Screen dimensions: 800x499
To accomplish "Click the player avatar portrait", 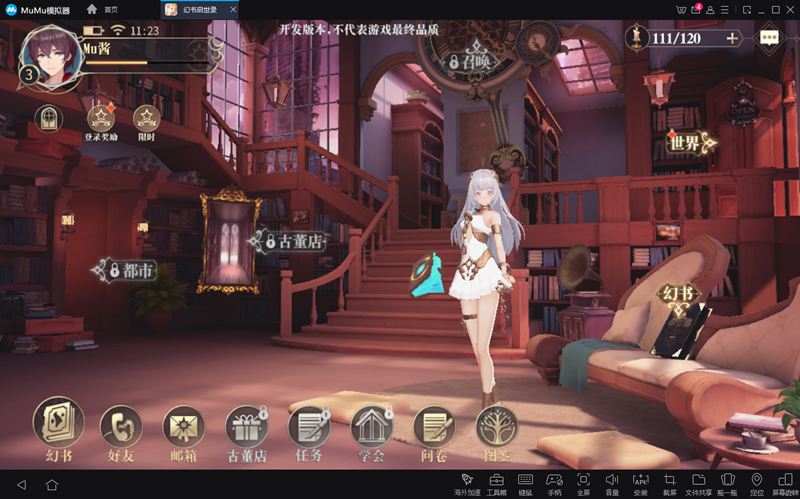I will (x=49, y=57).
